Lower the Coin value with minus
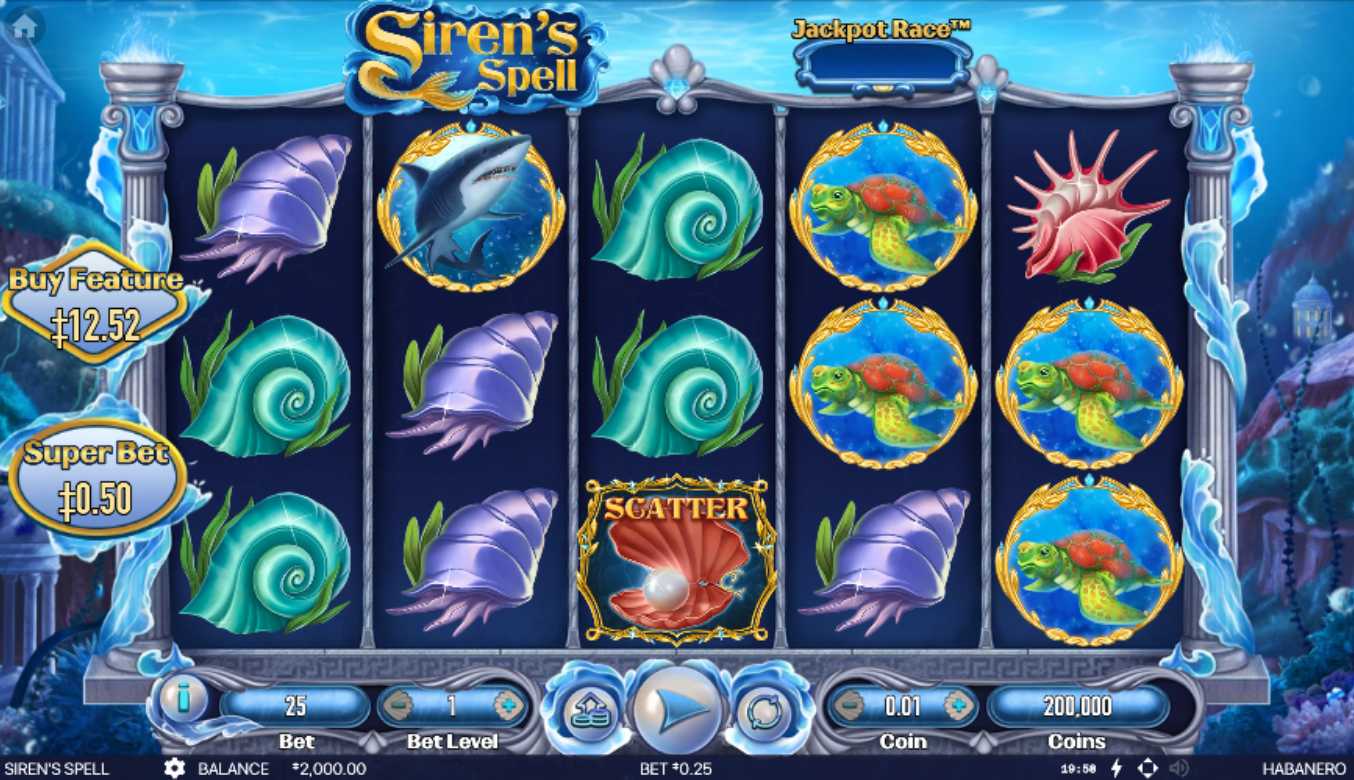 coord(848,706)
